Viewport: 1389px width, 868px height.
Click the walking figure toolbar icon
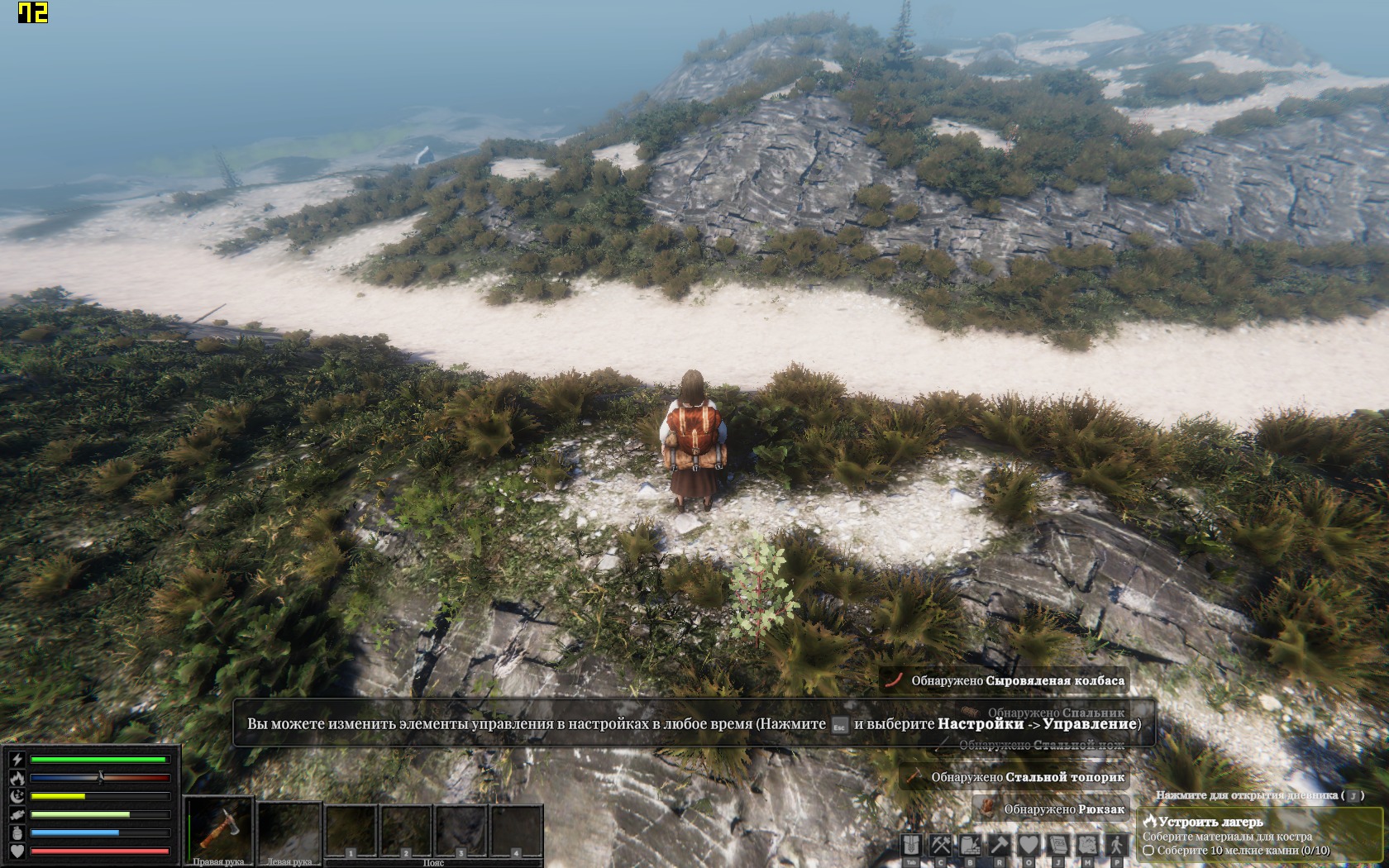point(1116,845)
